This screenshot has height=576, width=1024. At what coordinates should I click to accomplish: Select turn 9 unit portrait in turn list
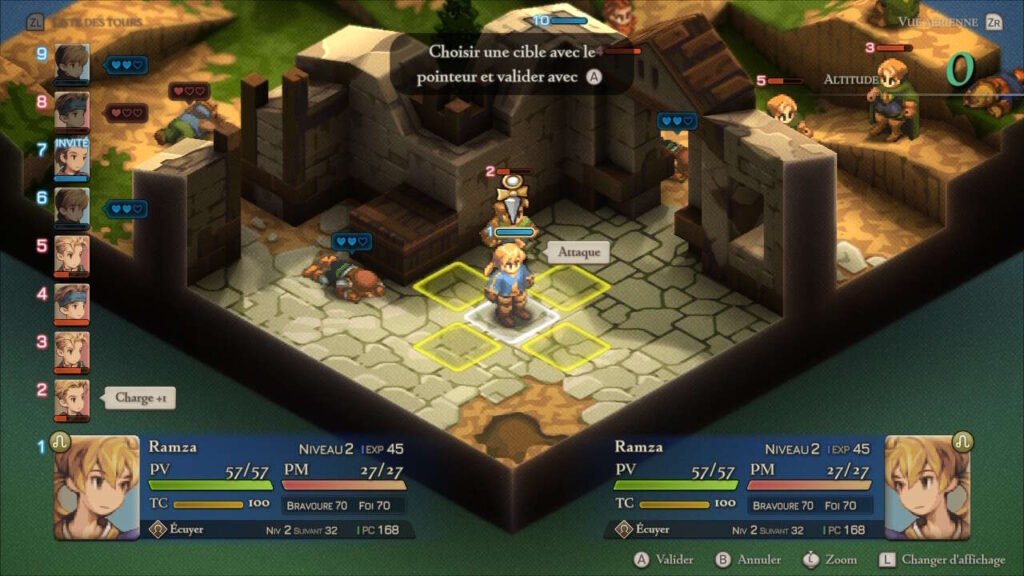72,63
